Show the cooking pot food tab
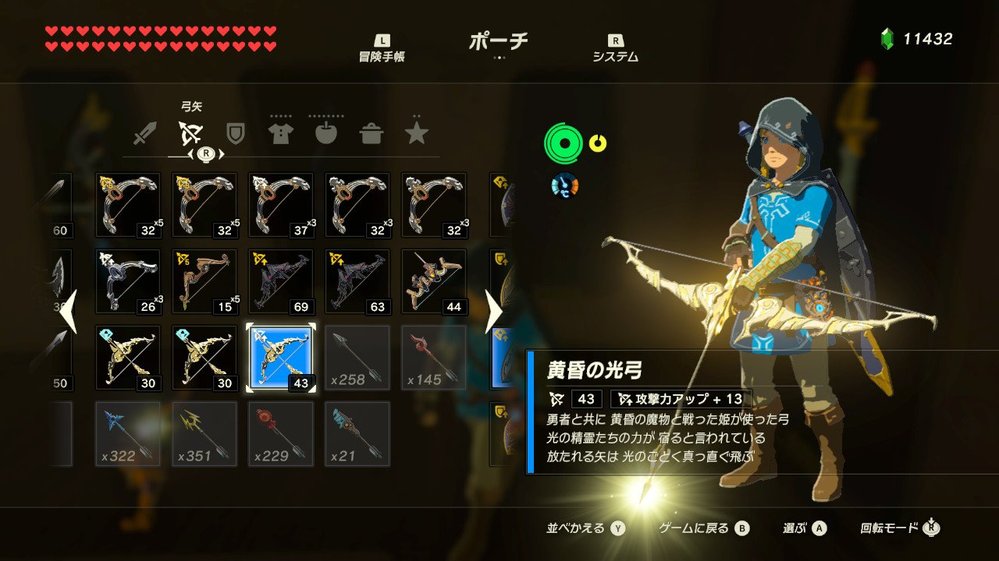 [371, 133]
